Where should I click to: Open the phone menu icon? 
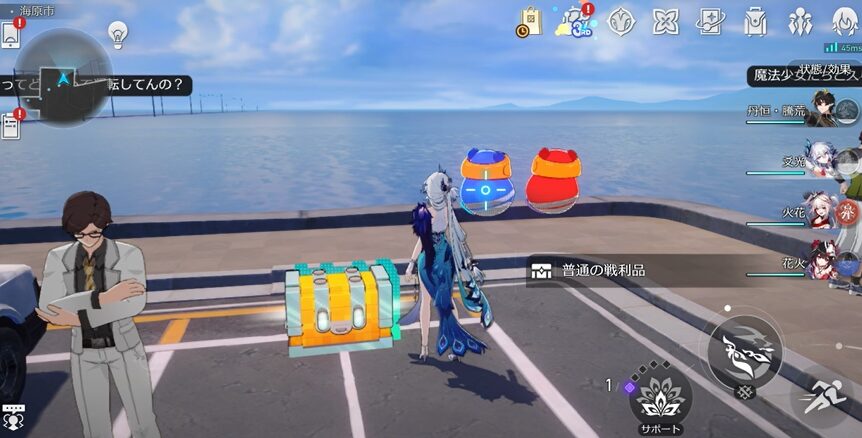tap(11, 34)
